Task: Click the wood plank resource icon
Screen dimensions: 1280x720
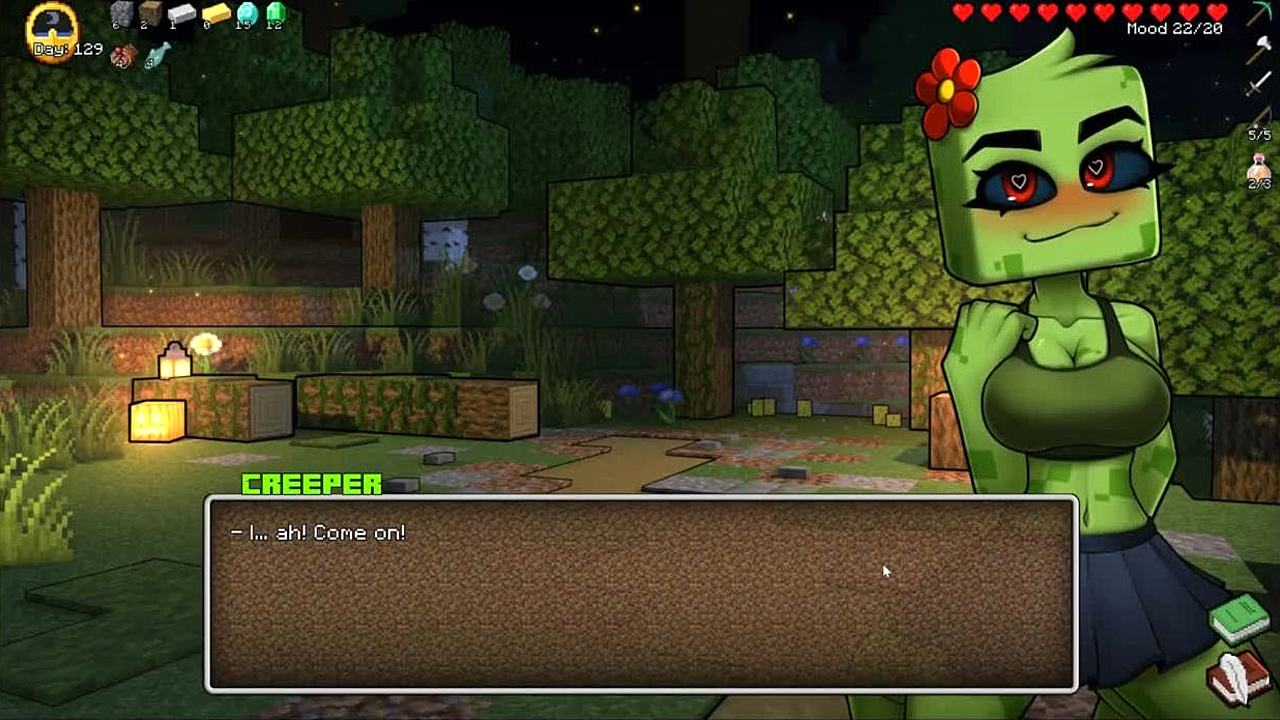Action: (x=150, y=14)
